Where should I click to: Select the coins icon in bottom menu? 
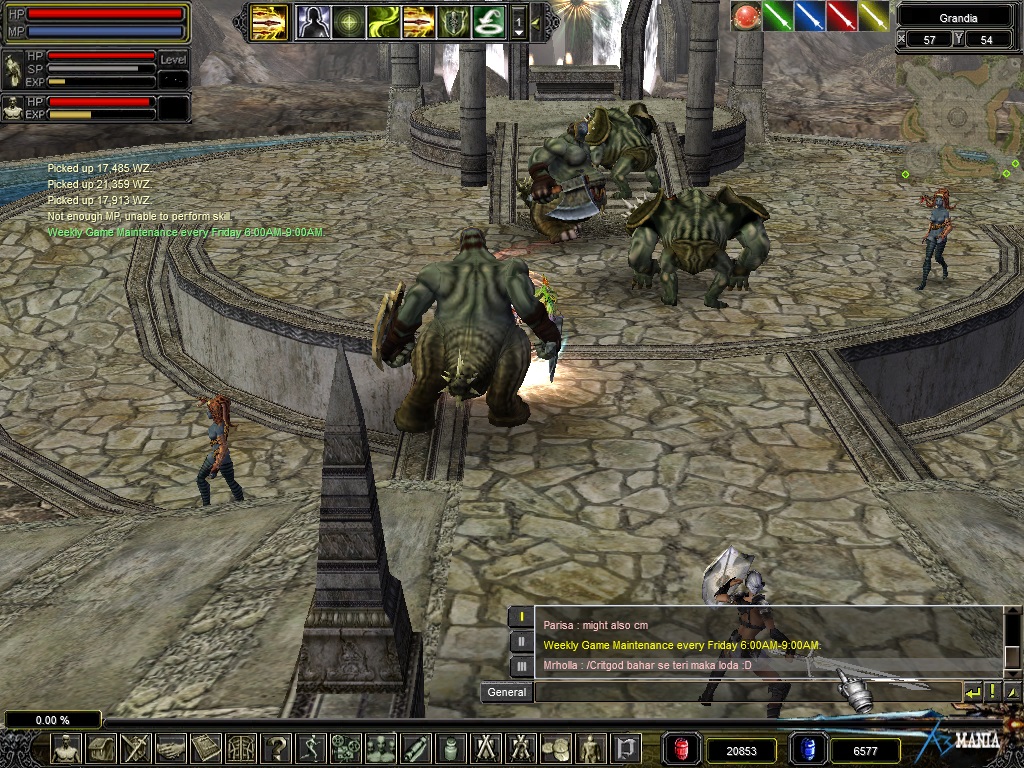point(556,747)
